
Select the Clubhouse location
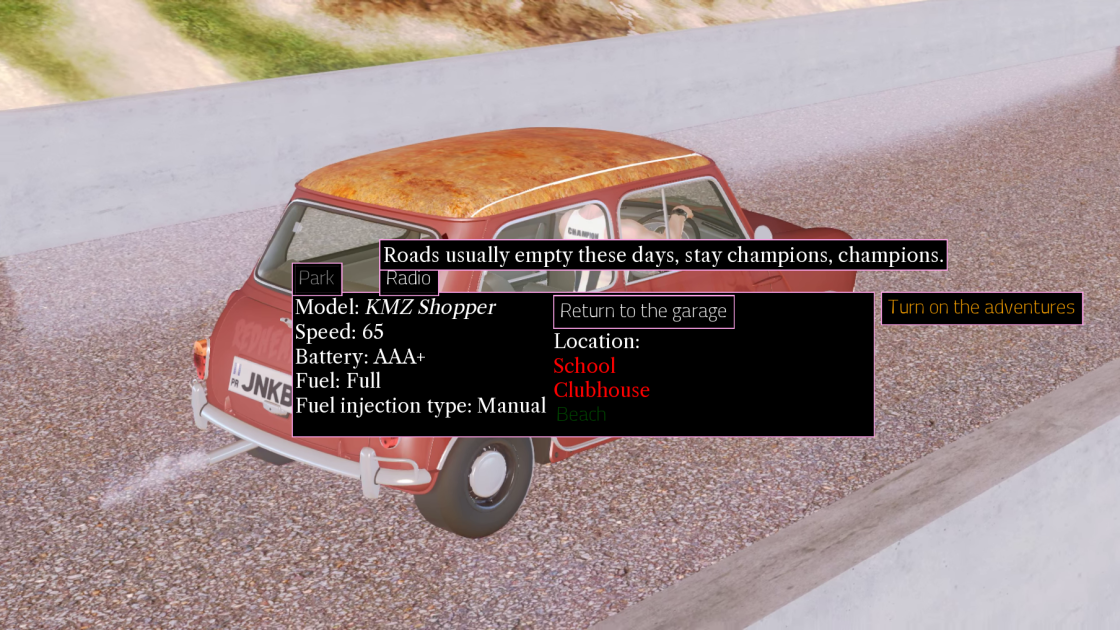602,390
